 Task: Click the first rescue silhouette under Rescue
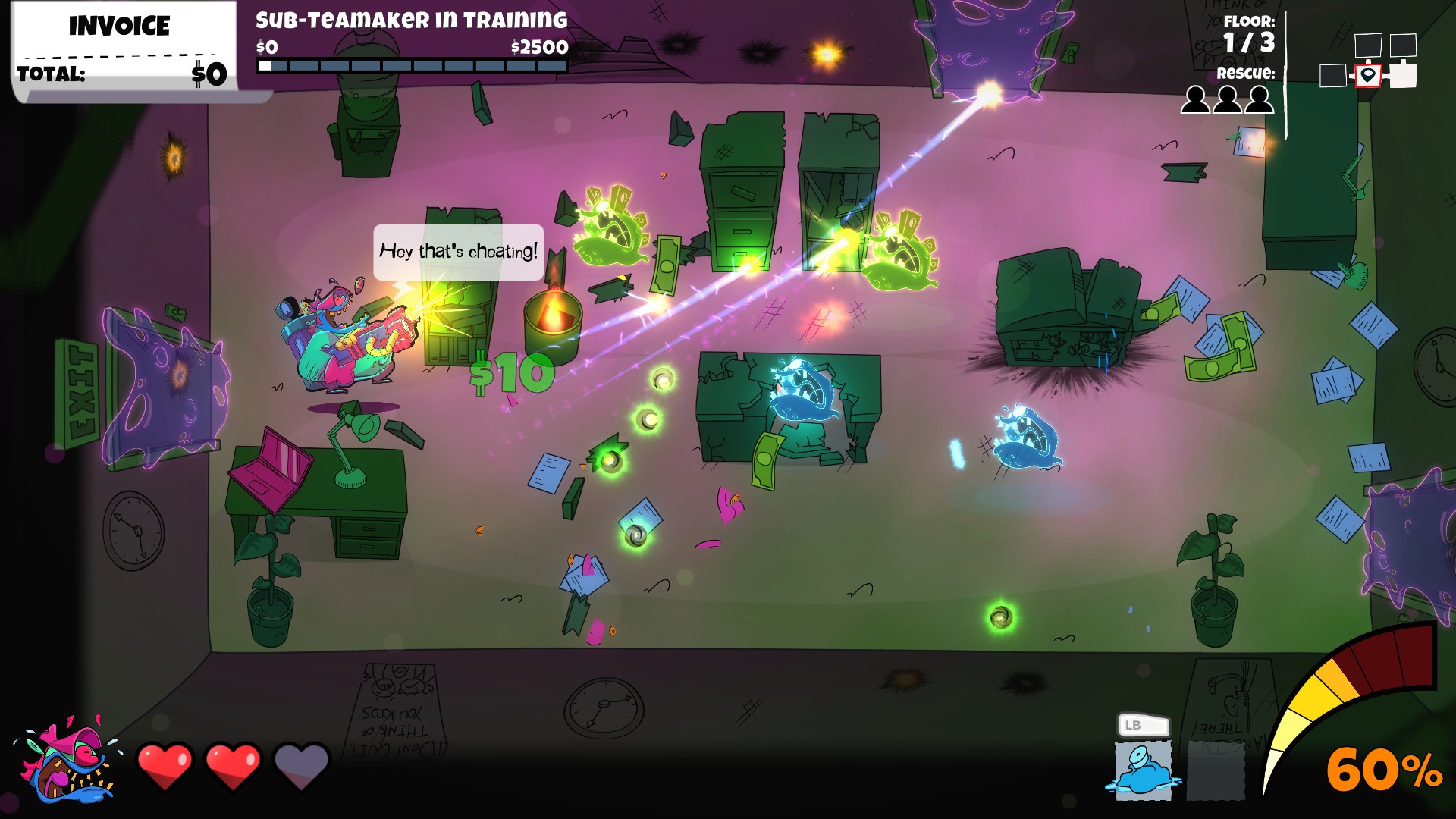tap(1196, 99)
